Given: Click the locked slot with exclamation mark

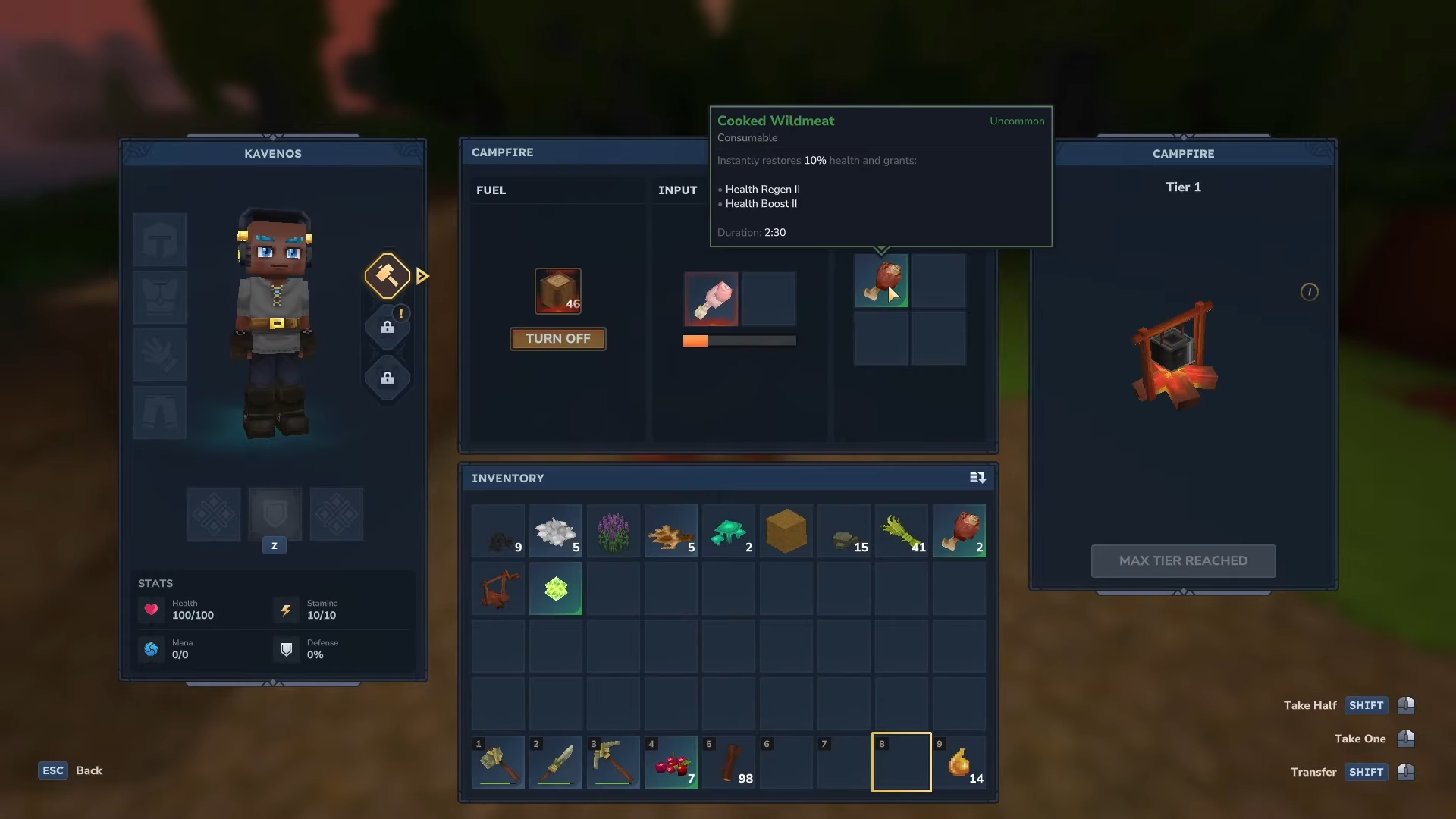Looking at the screenshot, I should [x=388, y=327].
